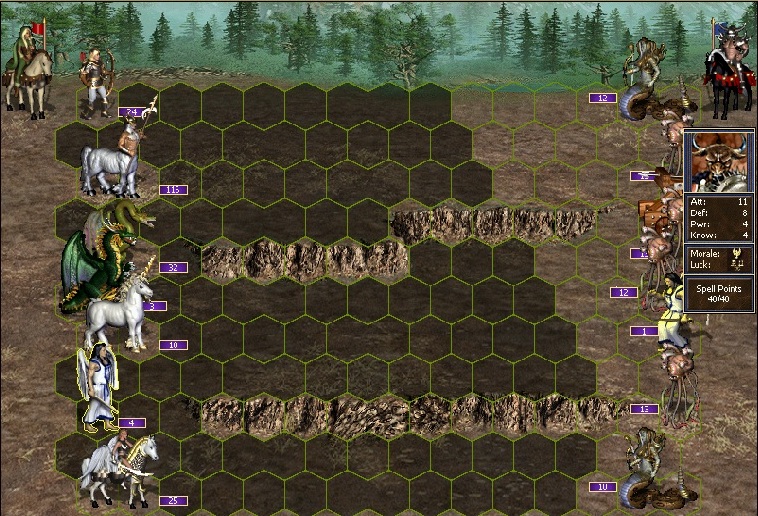Choose the Pegasus rider stack of 25

pyautogui.click(x=120, y=468)
